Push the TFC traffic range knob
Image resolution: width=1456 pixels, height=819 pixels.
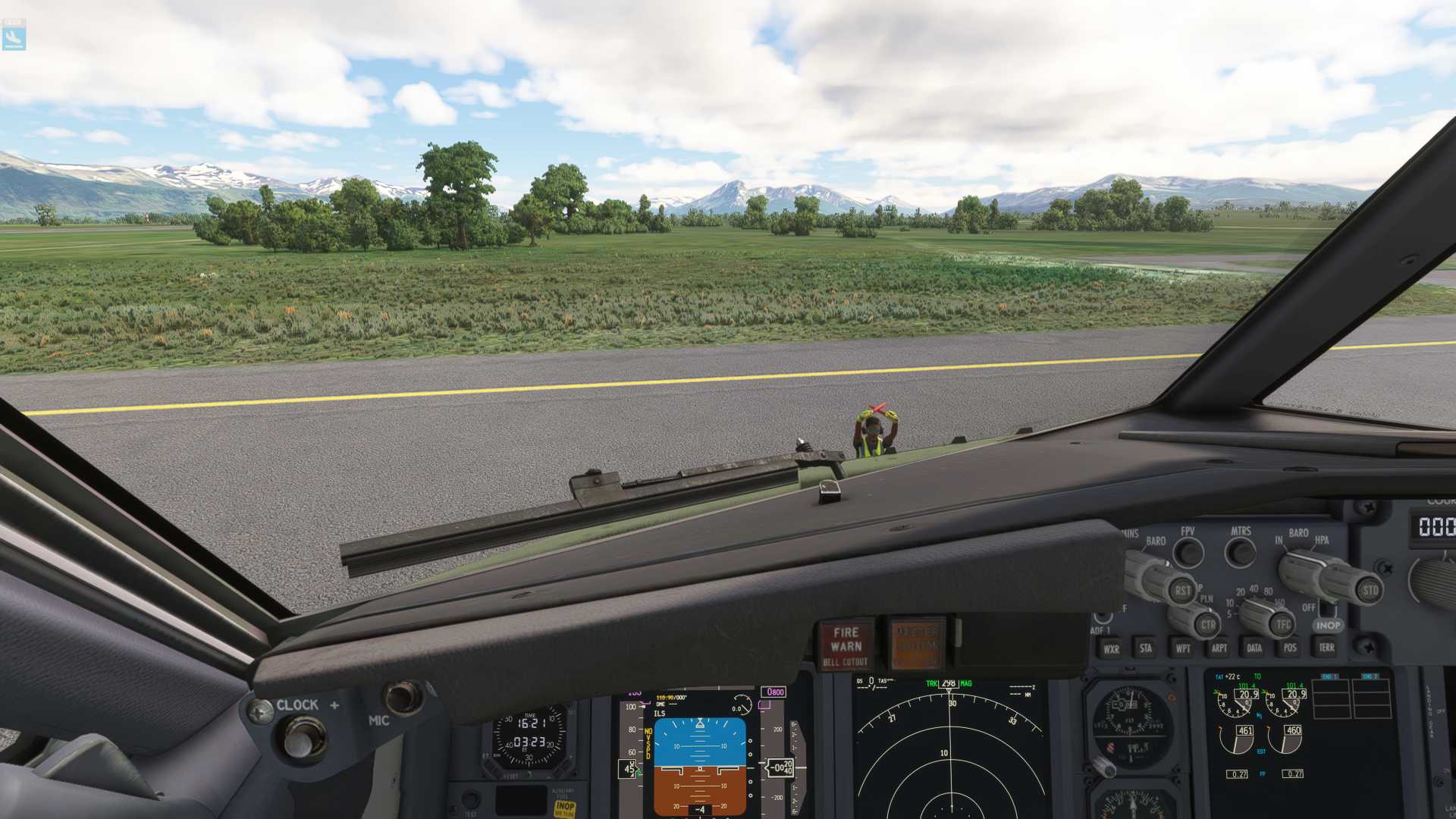[x=1282, y=625]
